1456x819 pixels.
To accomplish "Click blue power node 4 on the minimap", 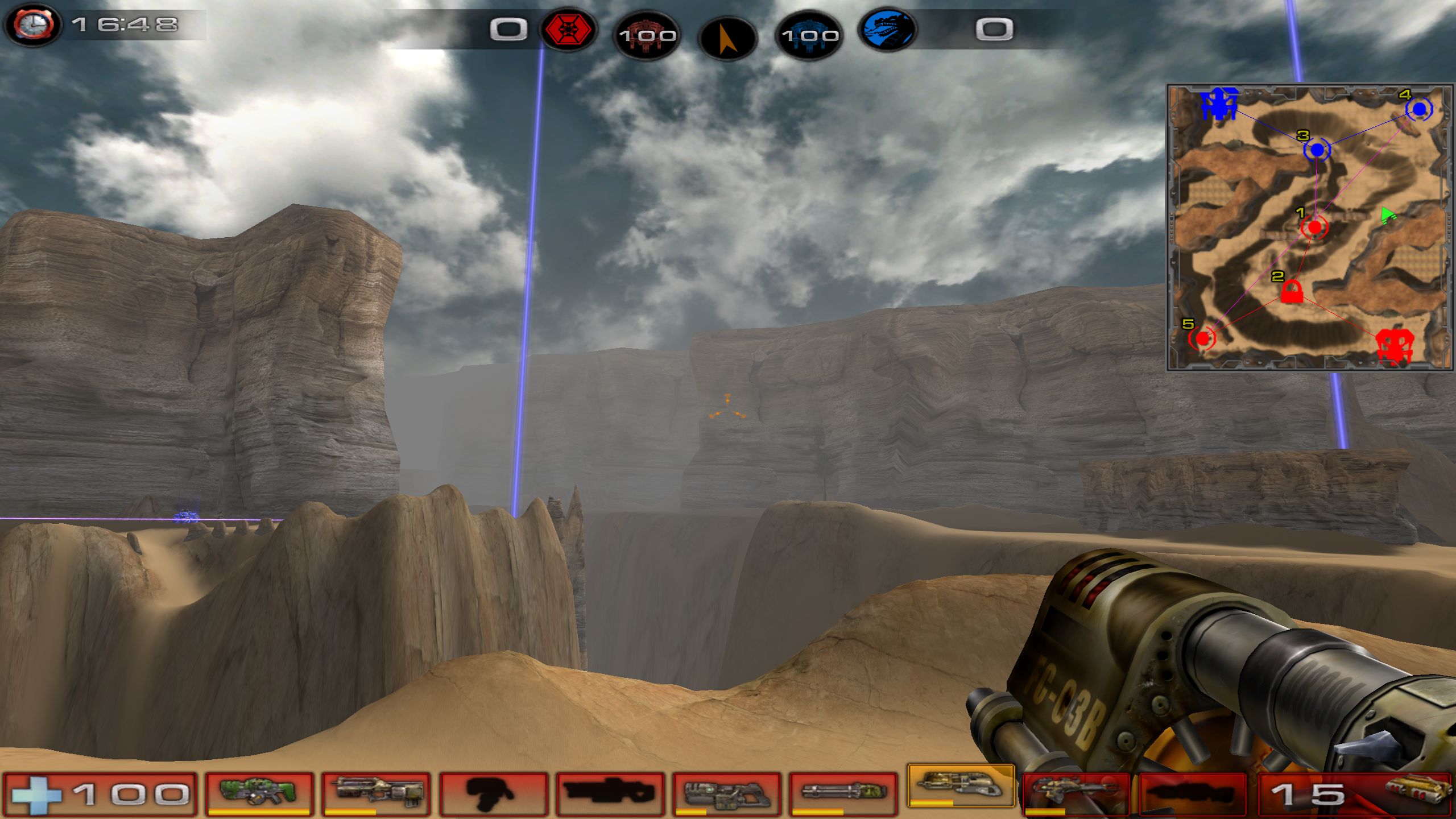I will 1419,109.
